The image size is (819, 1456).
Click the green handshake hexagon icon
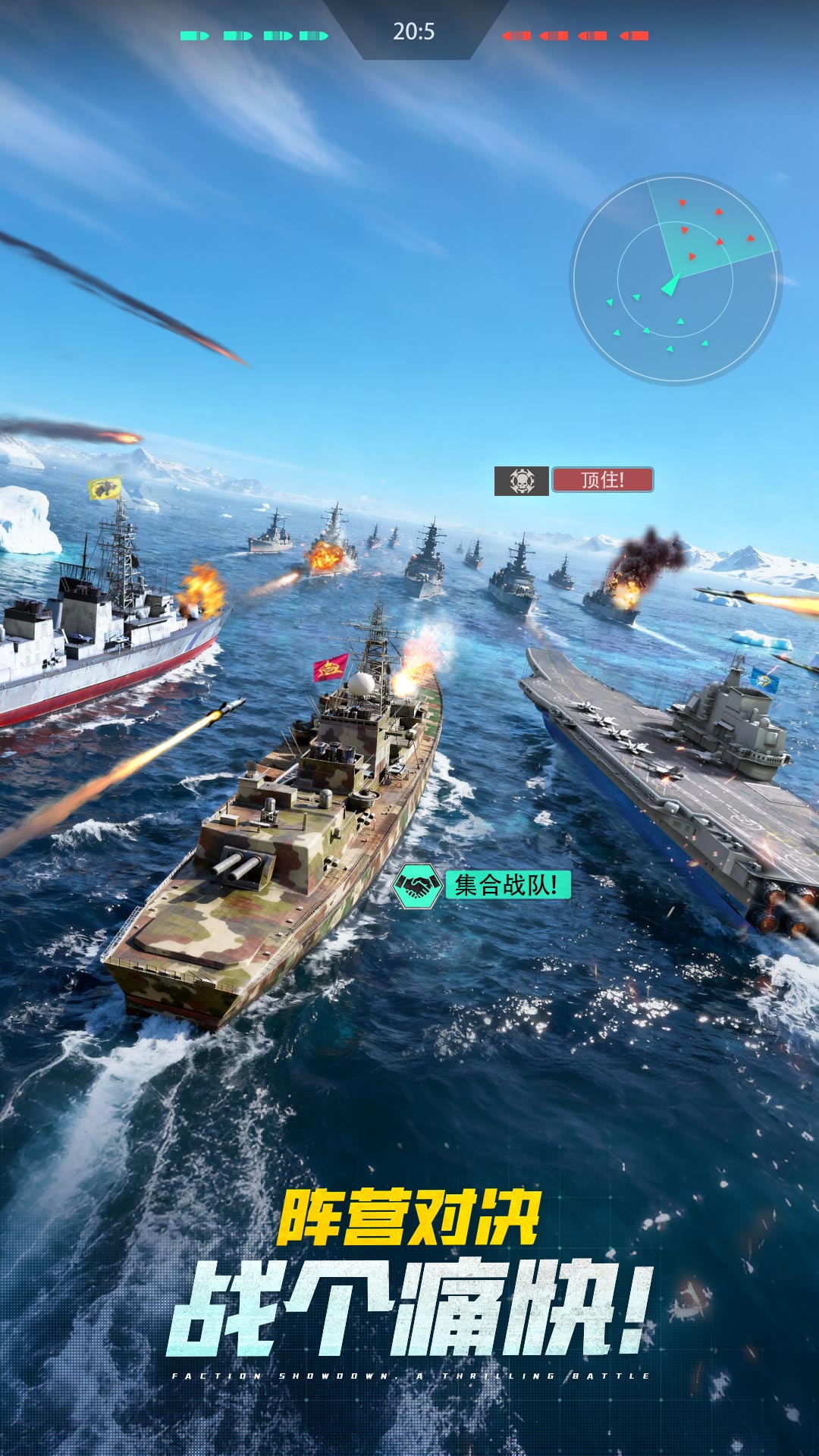[417, 886]
